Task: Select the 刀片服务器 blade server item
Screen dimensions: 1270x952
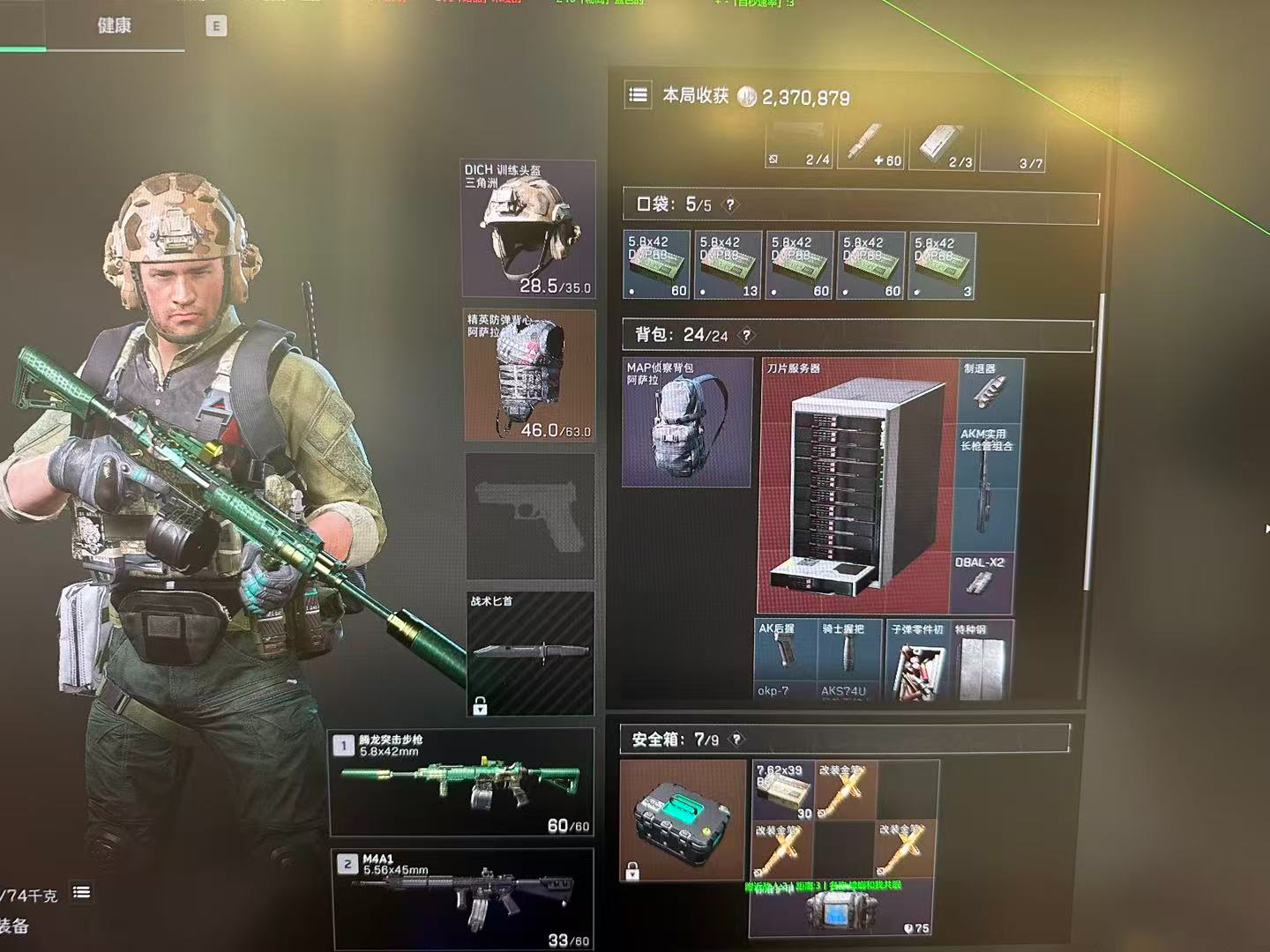Action: click(855, 487)
